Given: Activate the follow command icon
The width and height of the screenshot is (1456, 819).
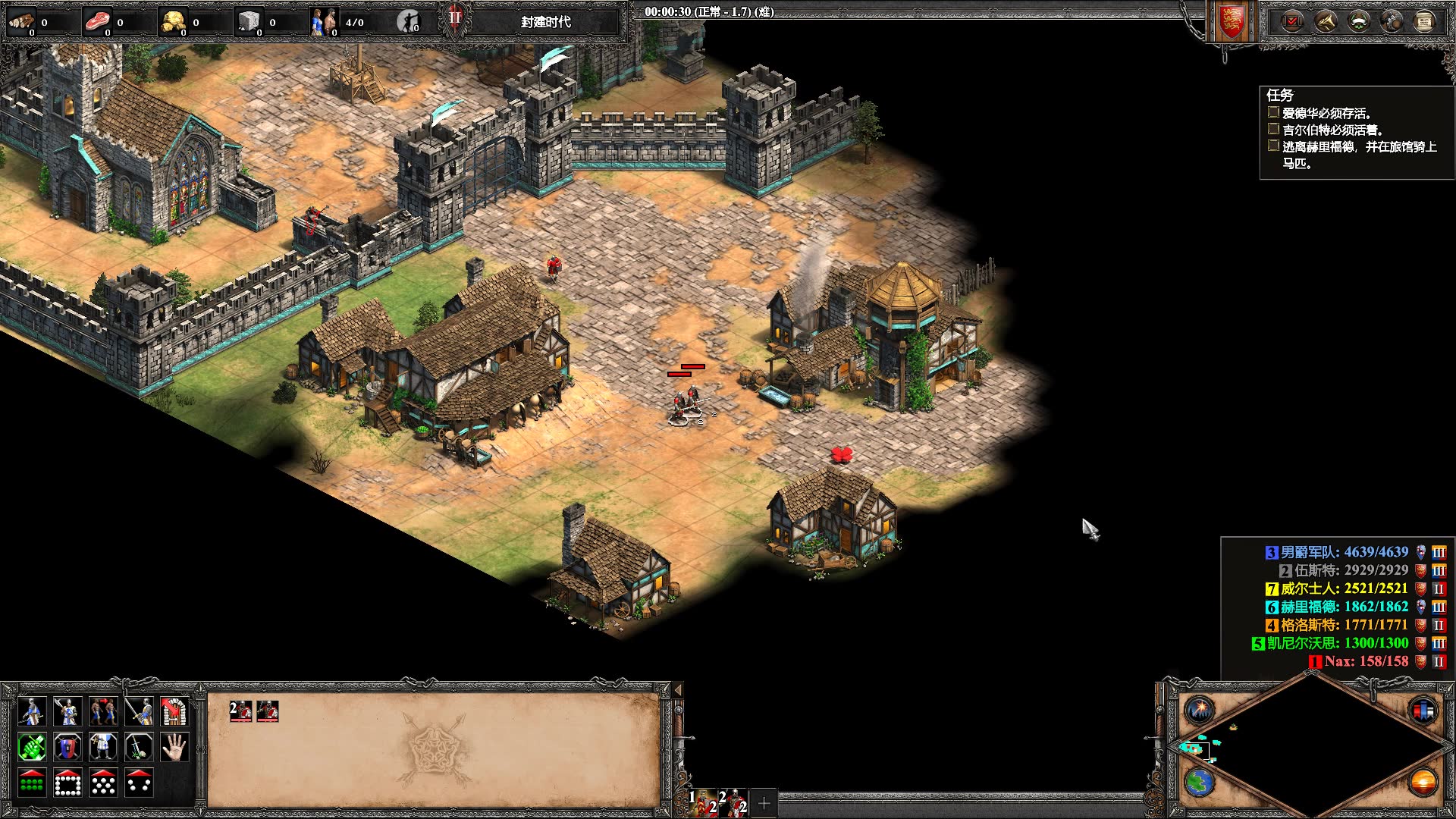Looking at the screenshot, I should [103, 711].
